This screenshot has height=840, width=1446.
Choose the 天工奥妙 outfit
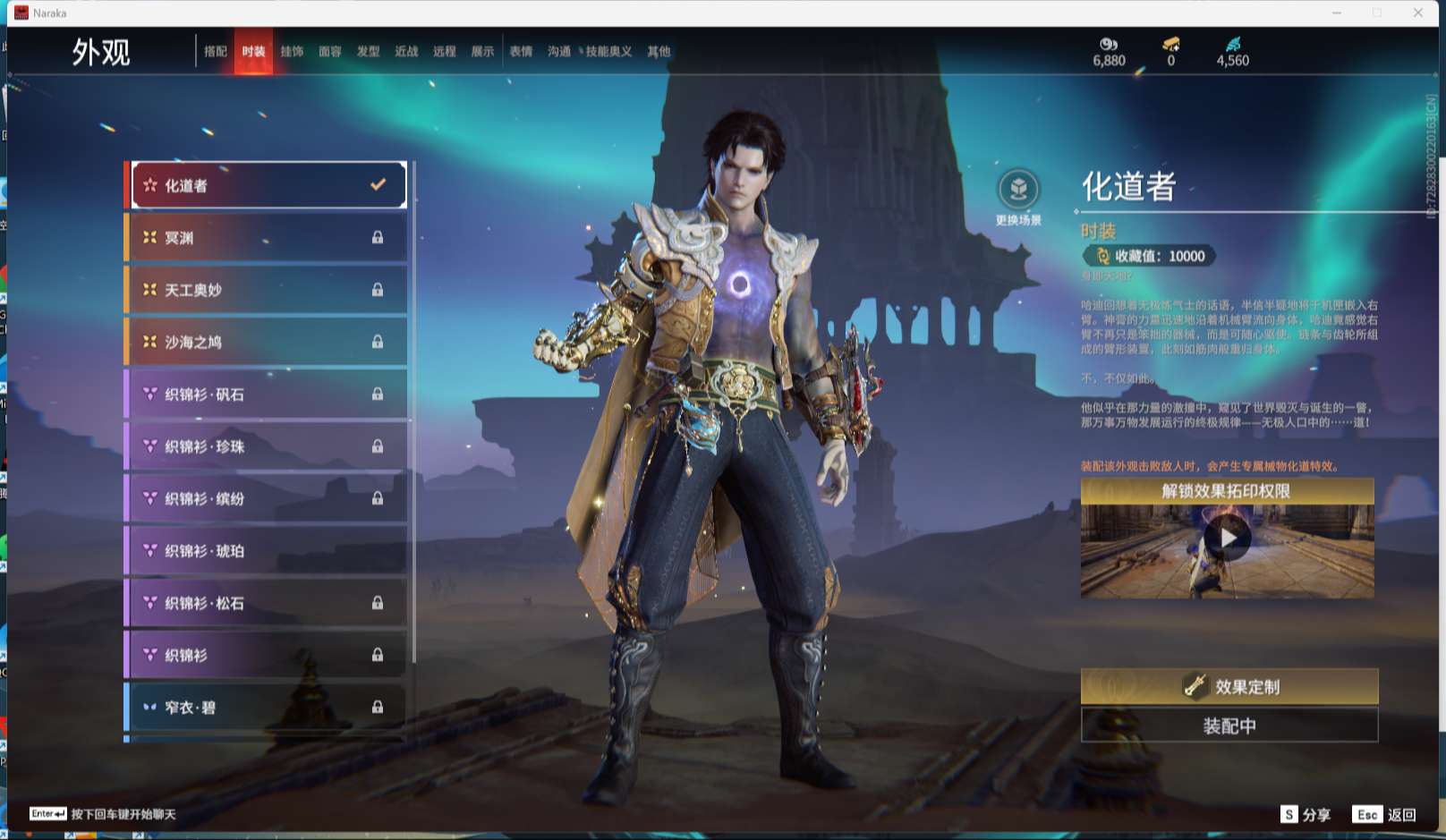[x=267, y=290]
